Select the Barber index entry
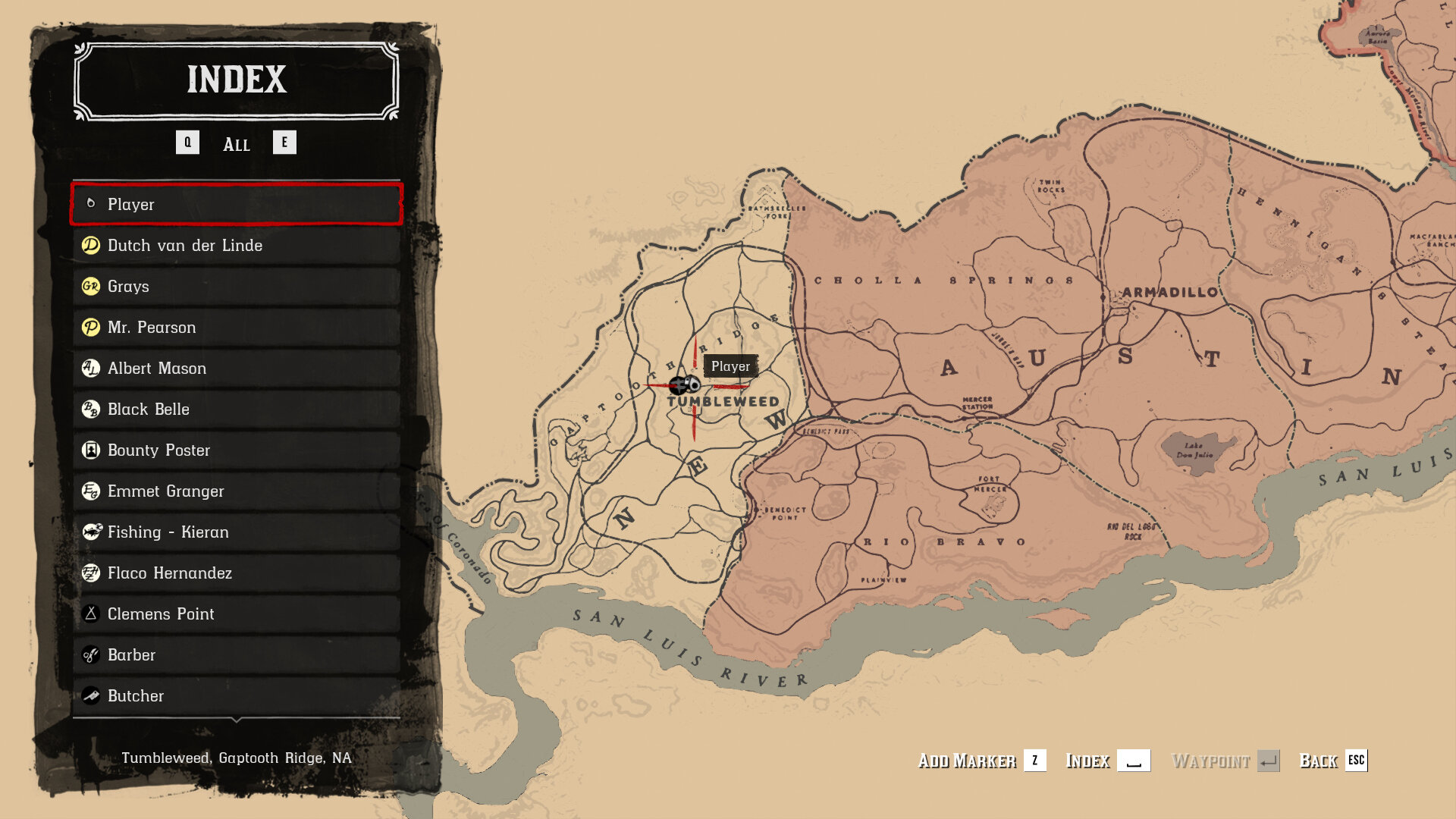 point(236,654)
